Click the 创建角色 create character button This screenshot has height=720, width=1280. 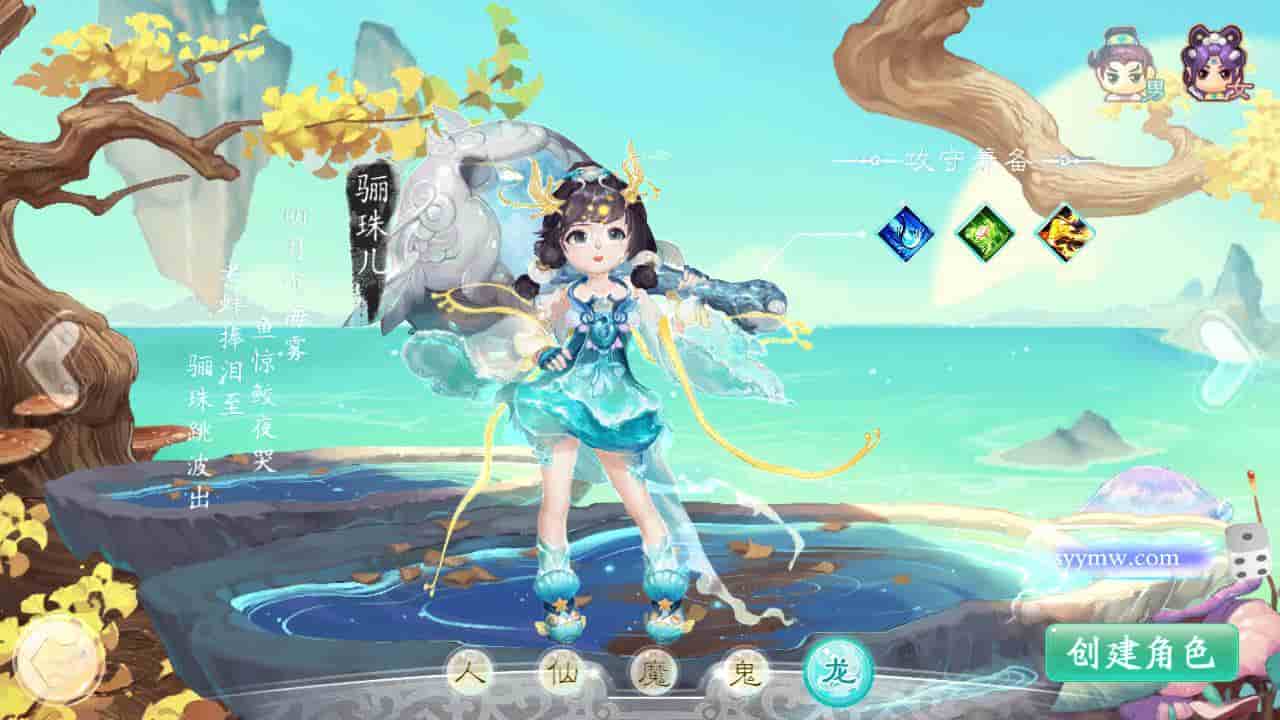pos(1141,653)
